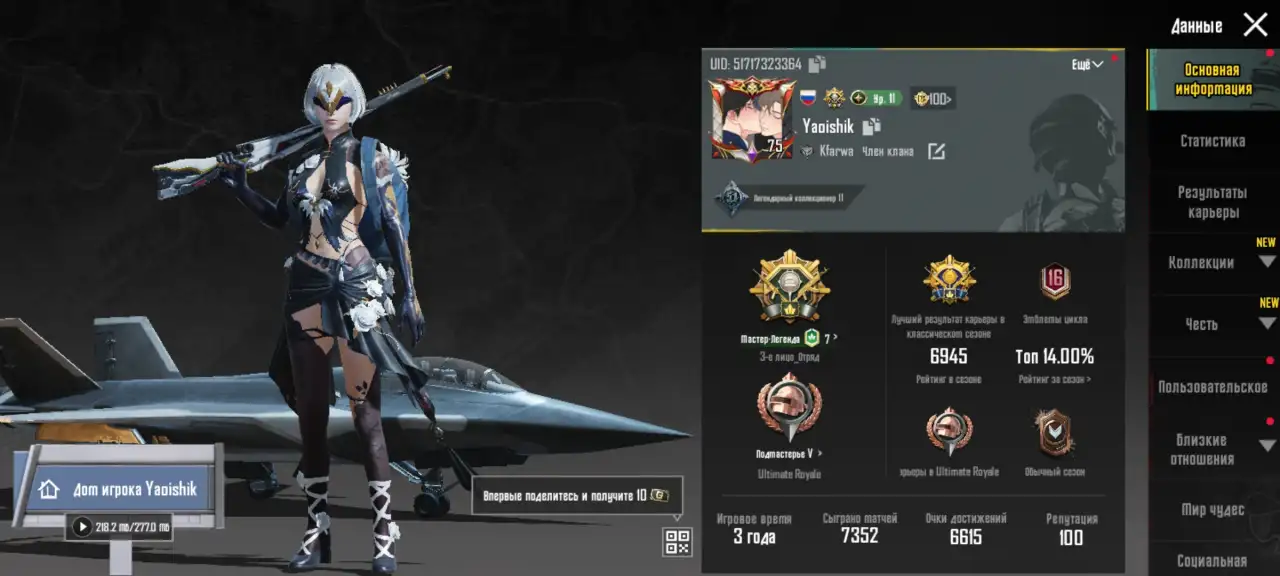
Task: Copy the UID number
Action: (817, 64)
